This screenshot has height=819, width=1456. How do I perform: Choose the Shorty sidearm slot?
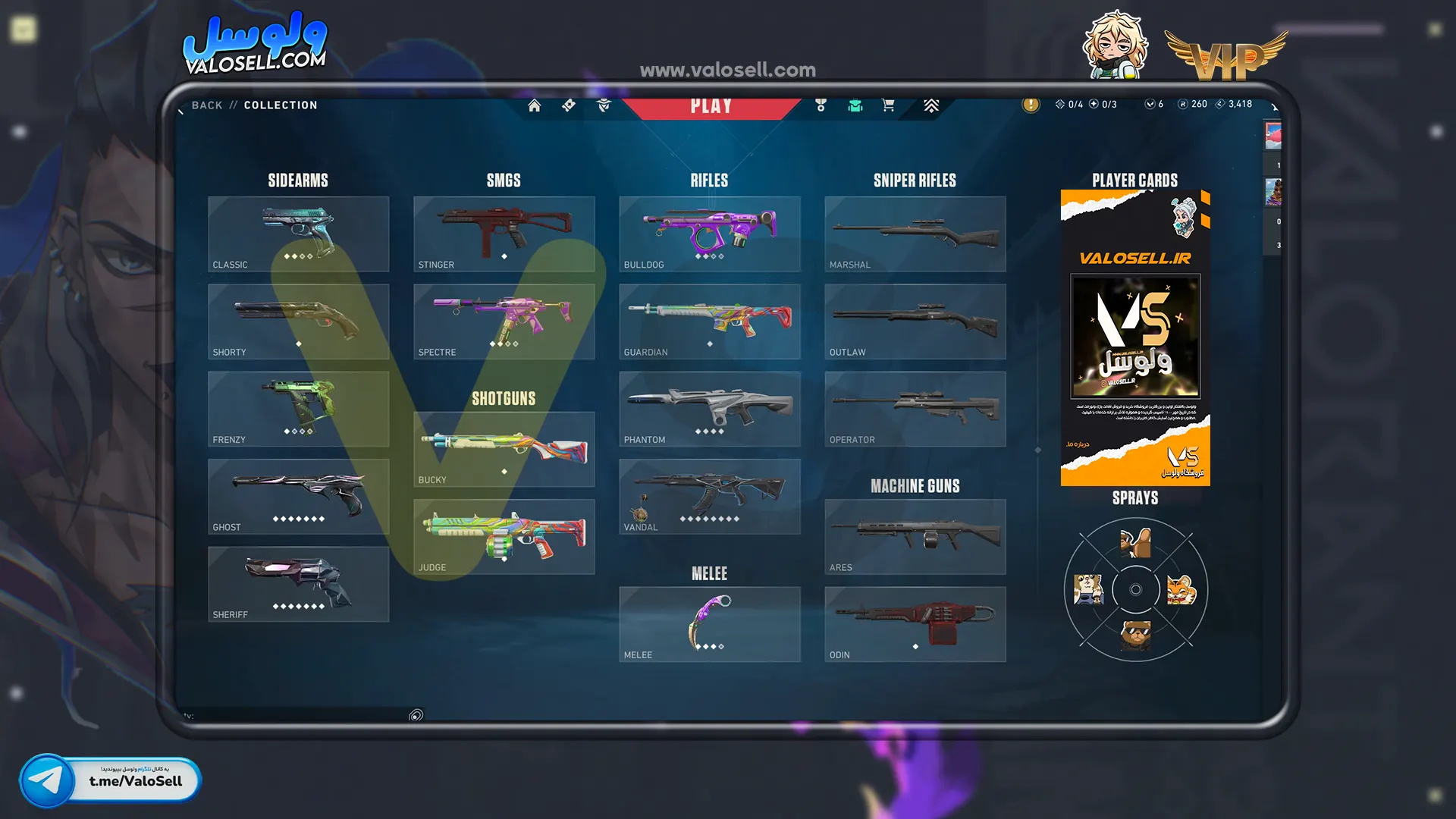(x=298, y=321)
